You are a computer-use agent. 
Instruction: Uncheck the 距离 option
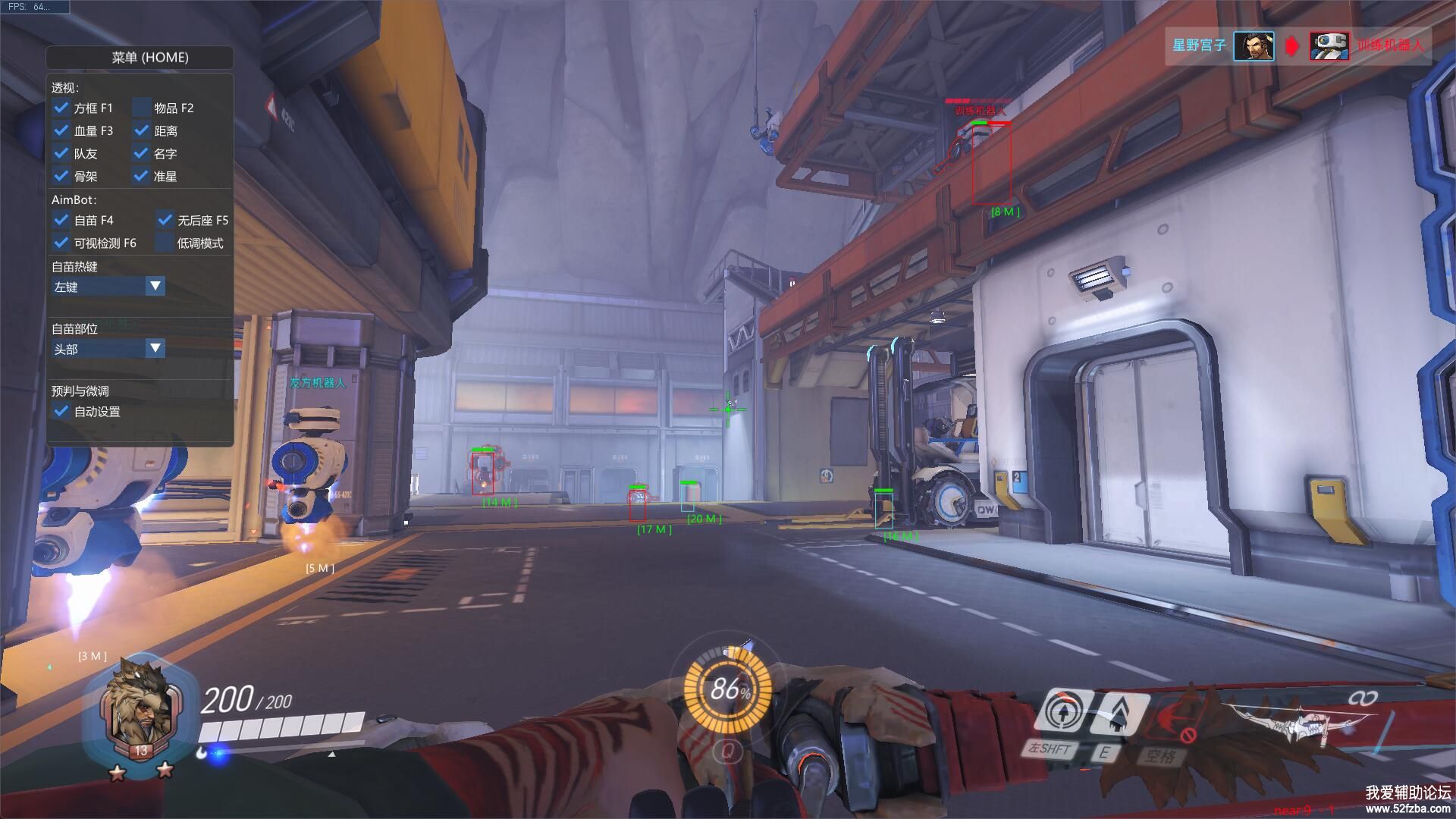tap(142, 130)
